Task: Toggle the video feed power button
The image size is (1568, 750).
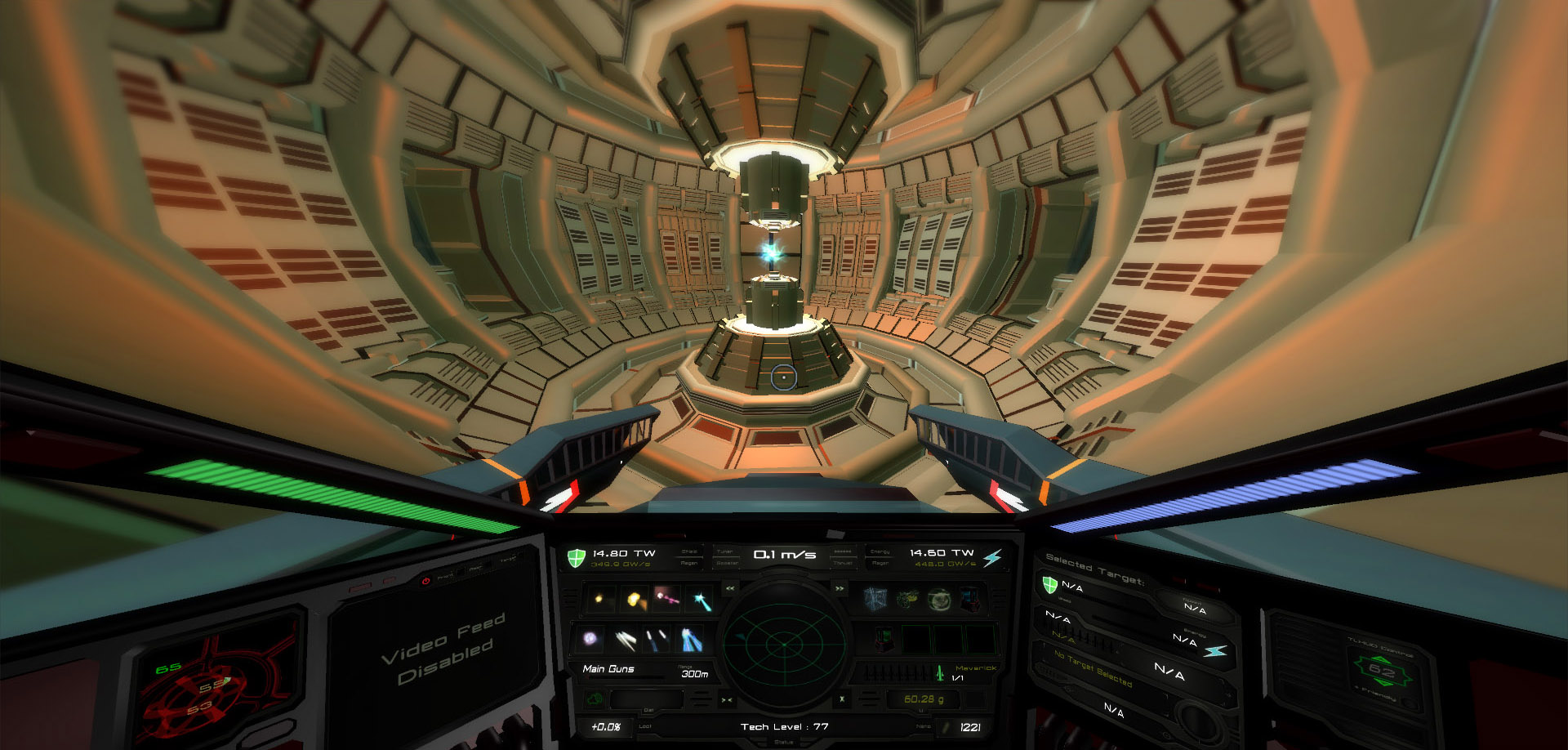Action: pyautogui.click(x=425, y=581)
